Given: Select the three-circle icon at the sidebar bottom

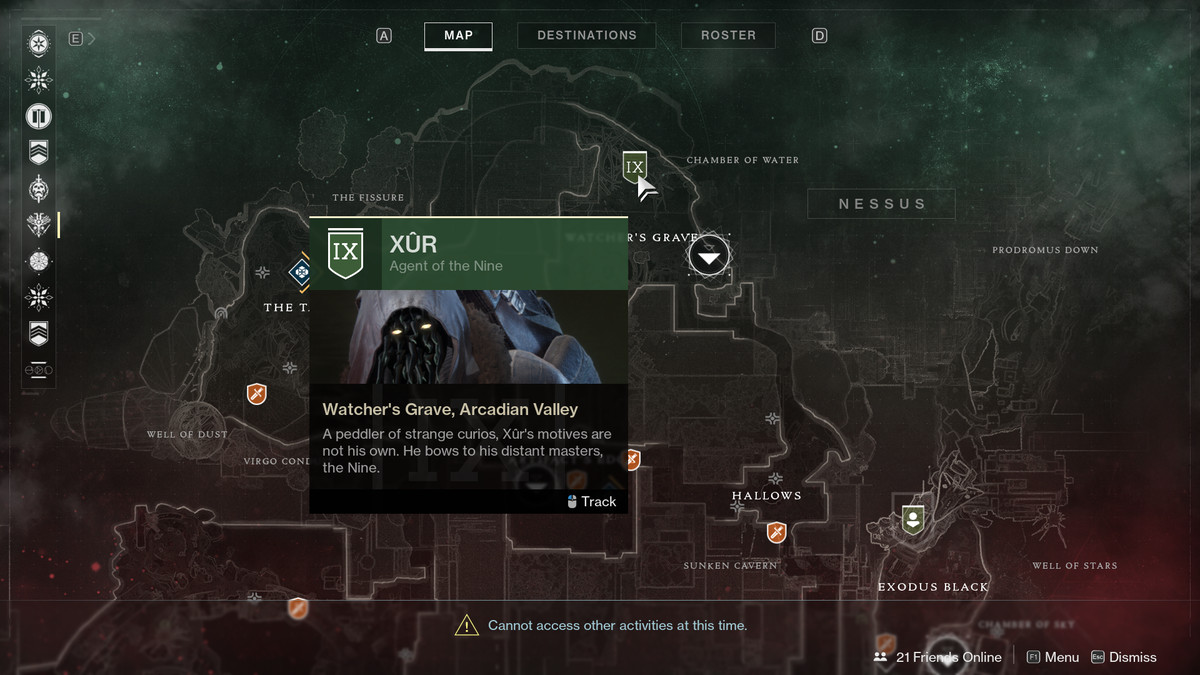Looking at the screenshot, I should pyautogui.click(x=39, y=370).
